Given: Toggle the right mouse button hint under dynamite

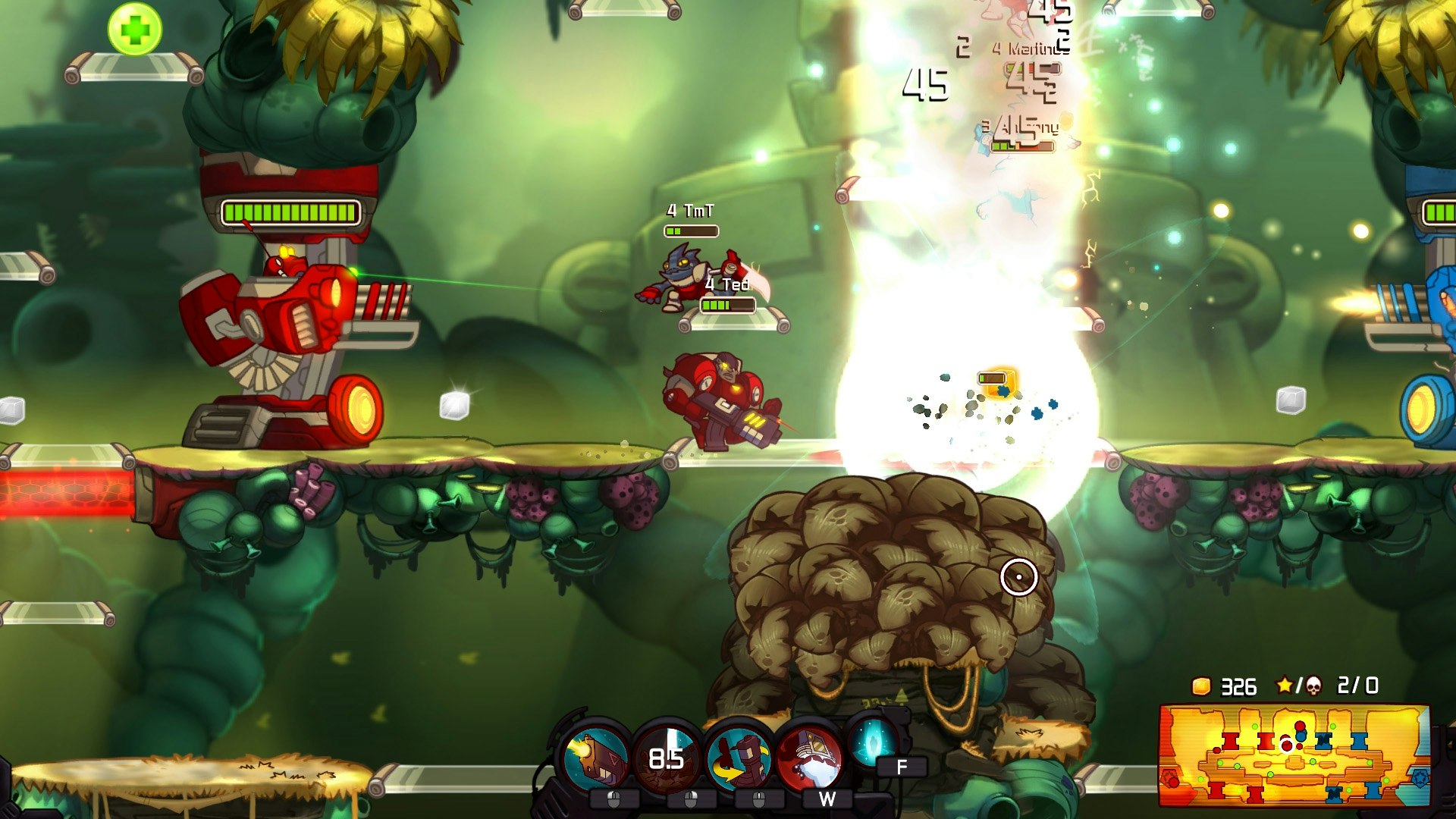Looking at the screenshot, I should [690, 799].
